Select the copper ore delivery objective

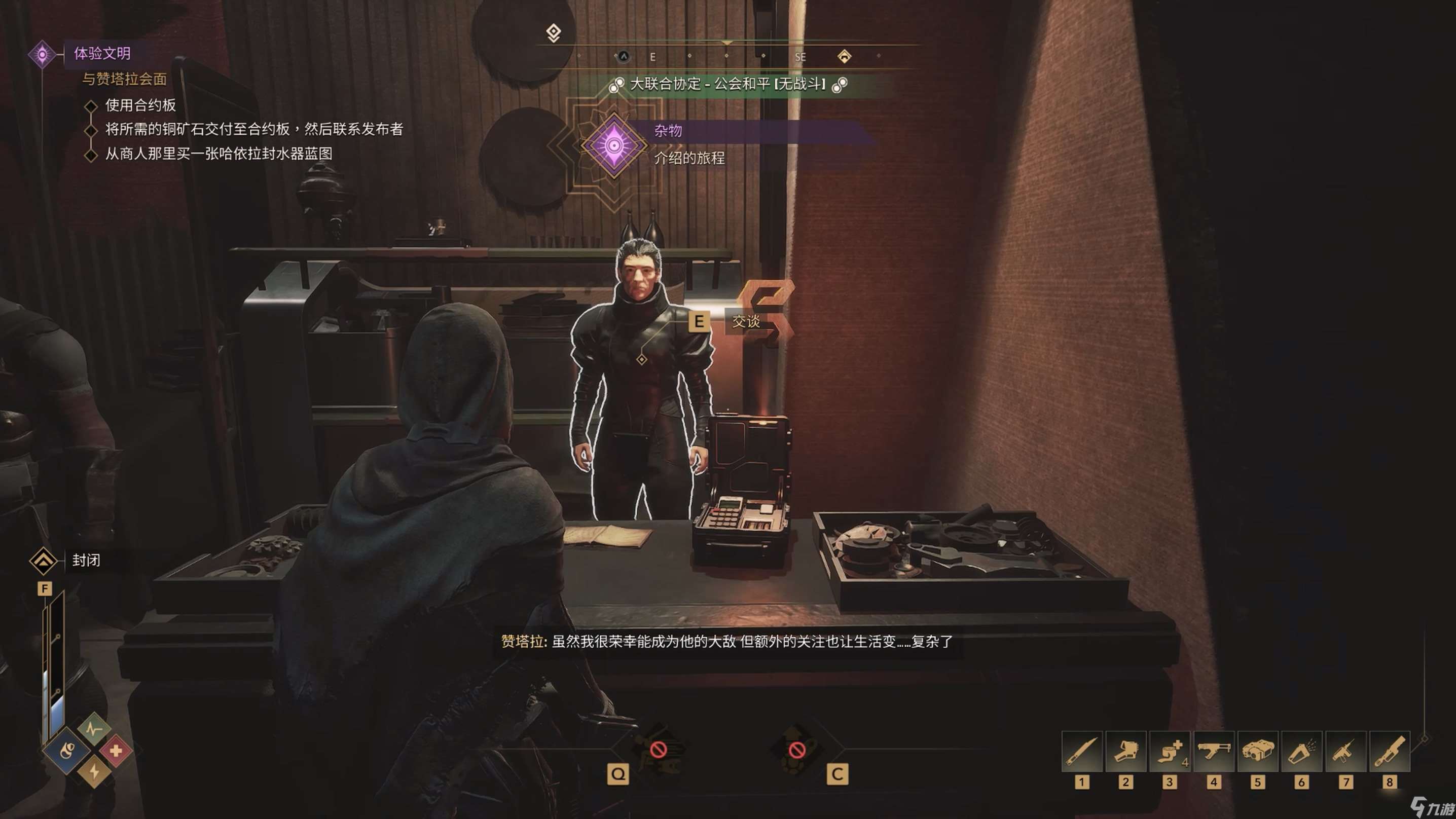(254, 129)
